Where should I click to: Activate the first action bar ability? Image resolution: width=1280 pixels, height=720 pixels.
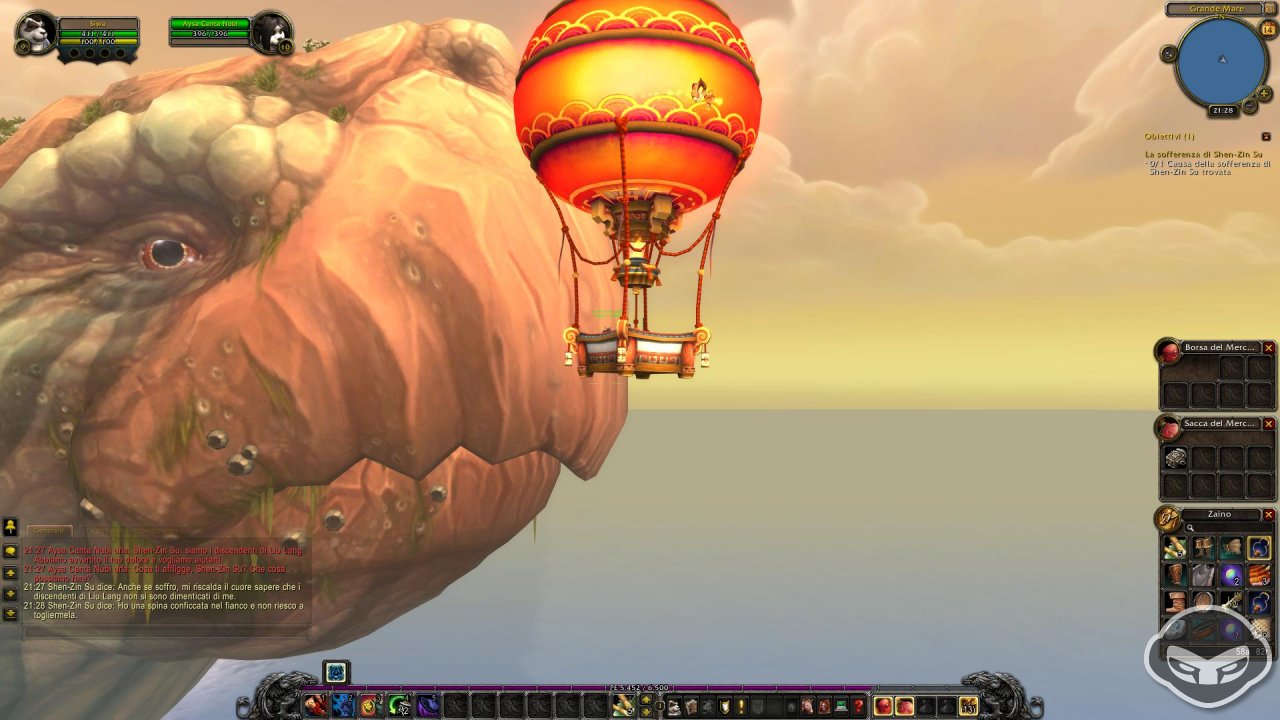(x=316, y=705)
